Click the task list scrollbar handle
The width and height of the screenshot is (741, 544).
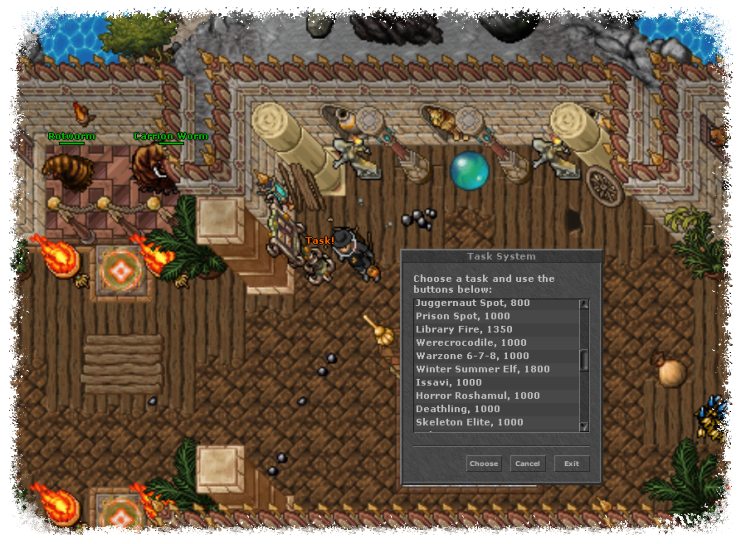(585, 360)
